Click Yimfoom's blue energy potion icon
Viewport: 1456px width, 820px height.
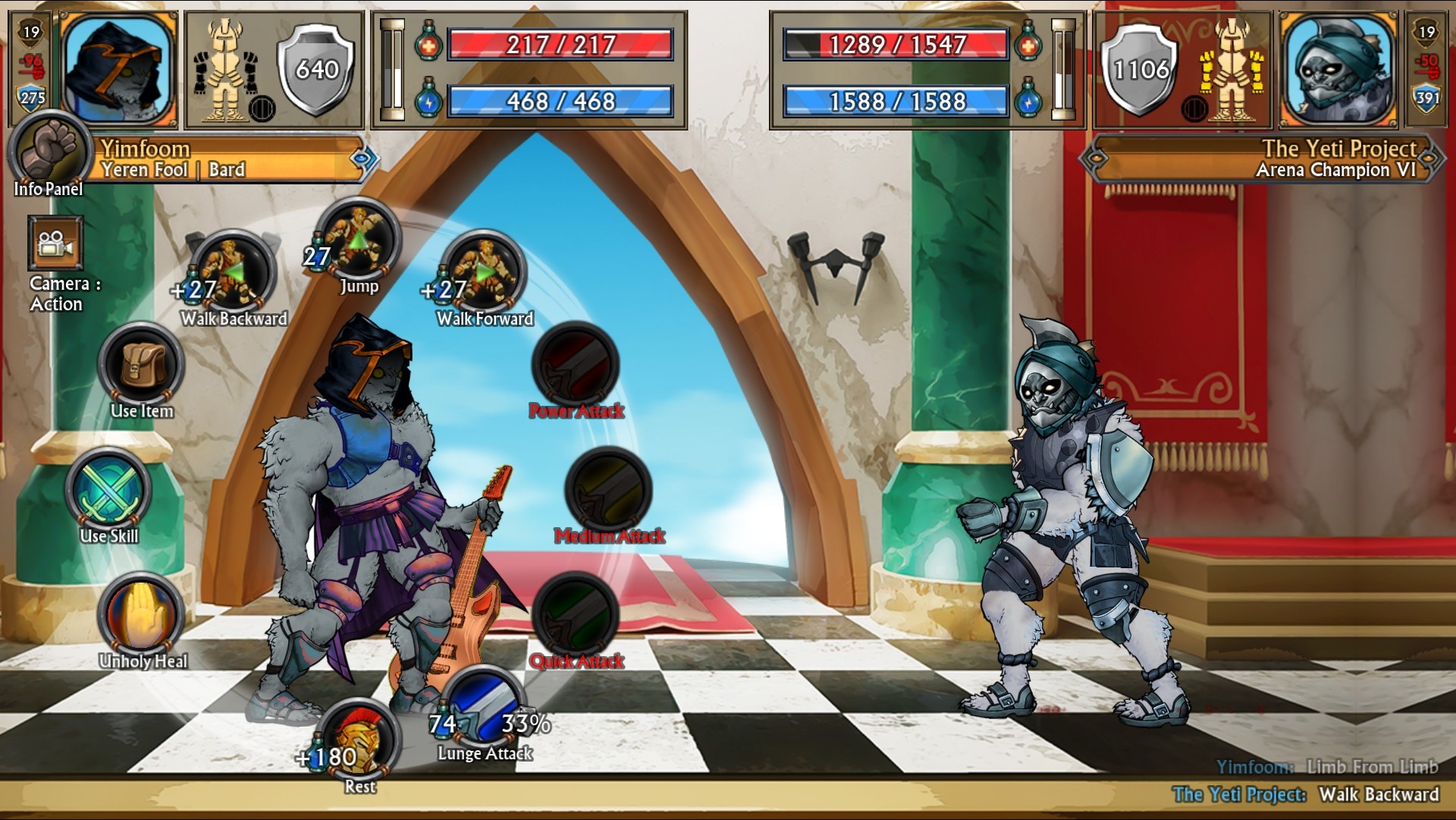(428, 101)
